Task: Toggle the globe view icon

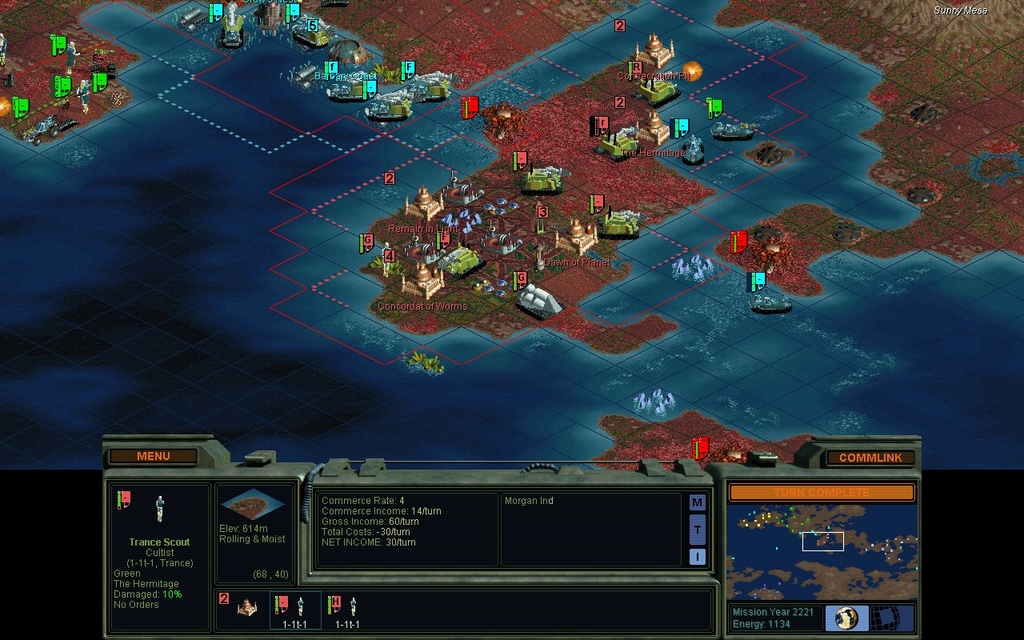Action: point(845,617)
